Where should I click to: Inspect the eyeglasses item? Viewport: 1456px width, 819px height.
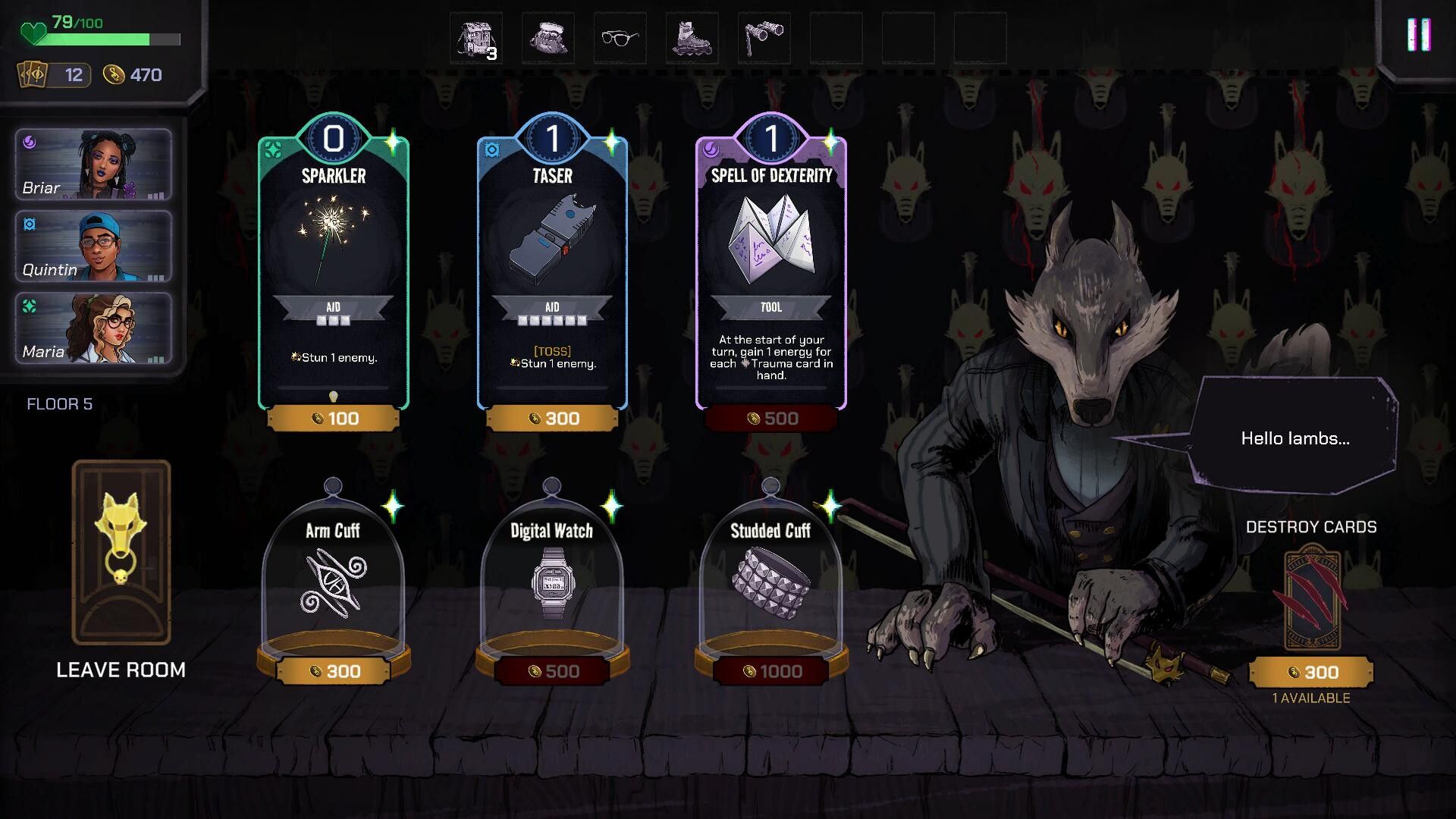pyautogui.click(x=620, y=38)
